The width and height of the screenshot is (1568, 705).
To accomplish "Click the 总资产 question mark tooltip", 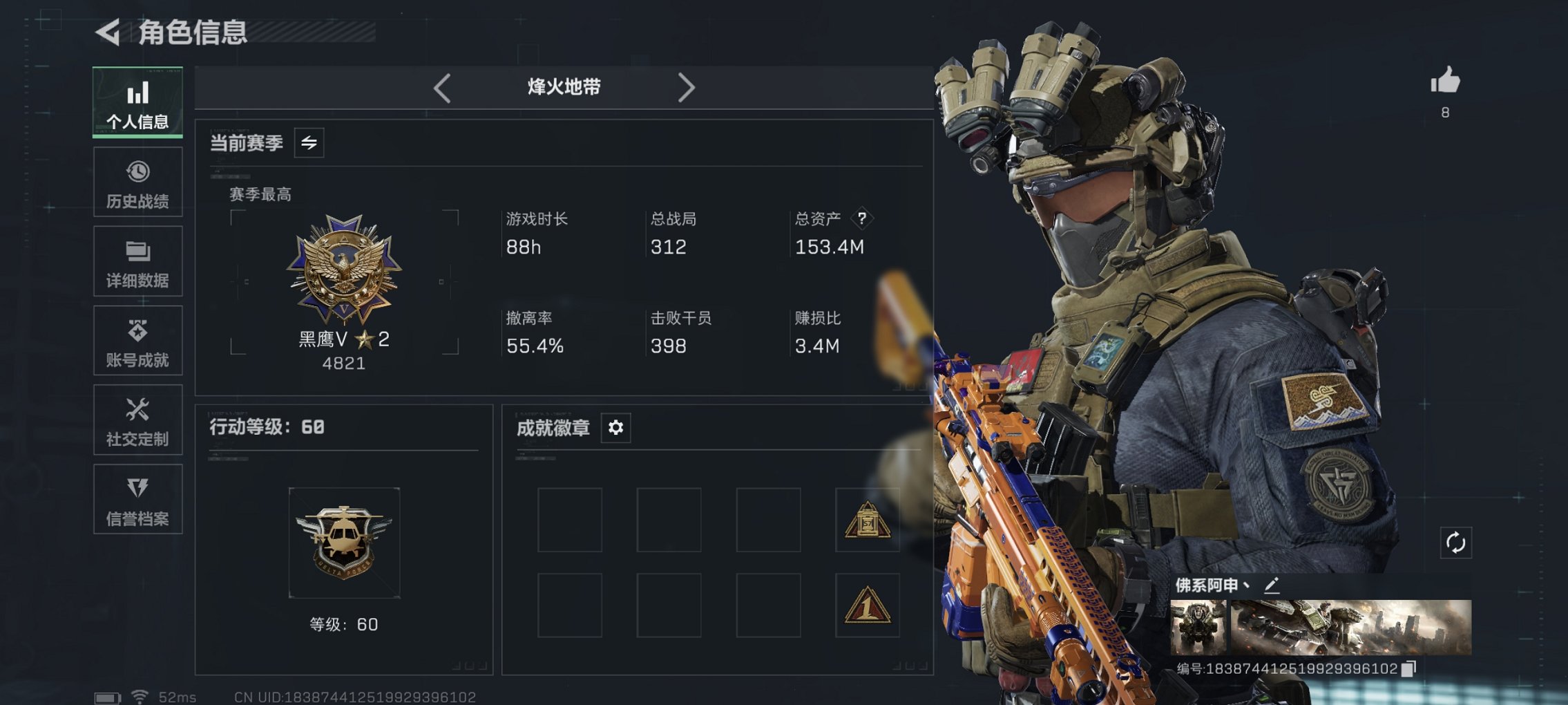I will [x=861, y=219].
